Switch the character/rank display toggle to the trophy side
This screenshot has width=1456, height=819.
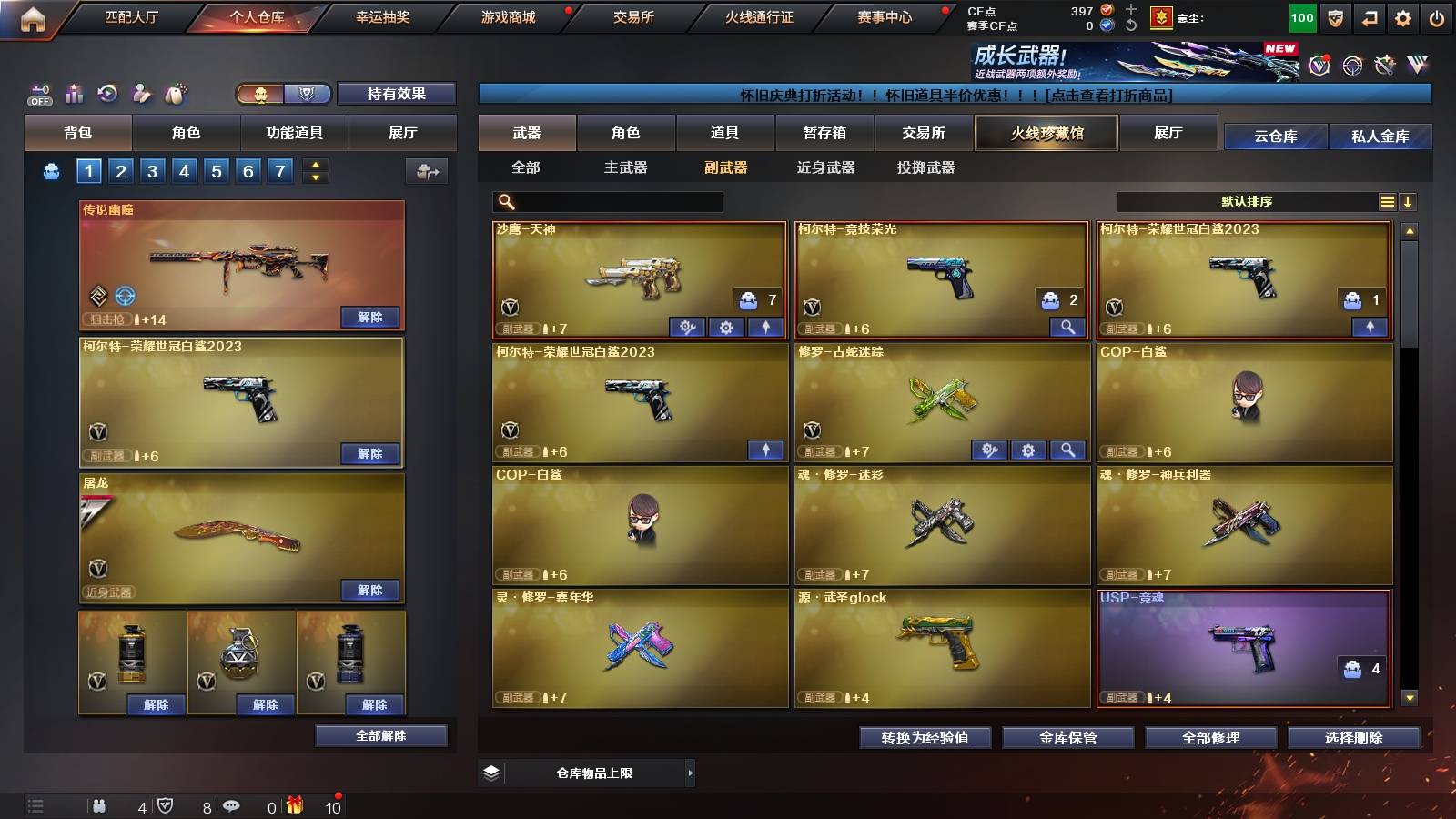point(308,94)
